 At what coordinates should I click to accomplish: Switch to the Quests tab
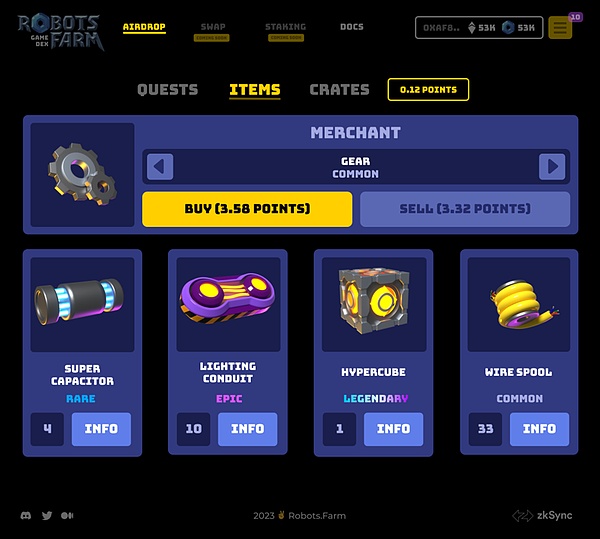click(x=167, y=89)
